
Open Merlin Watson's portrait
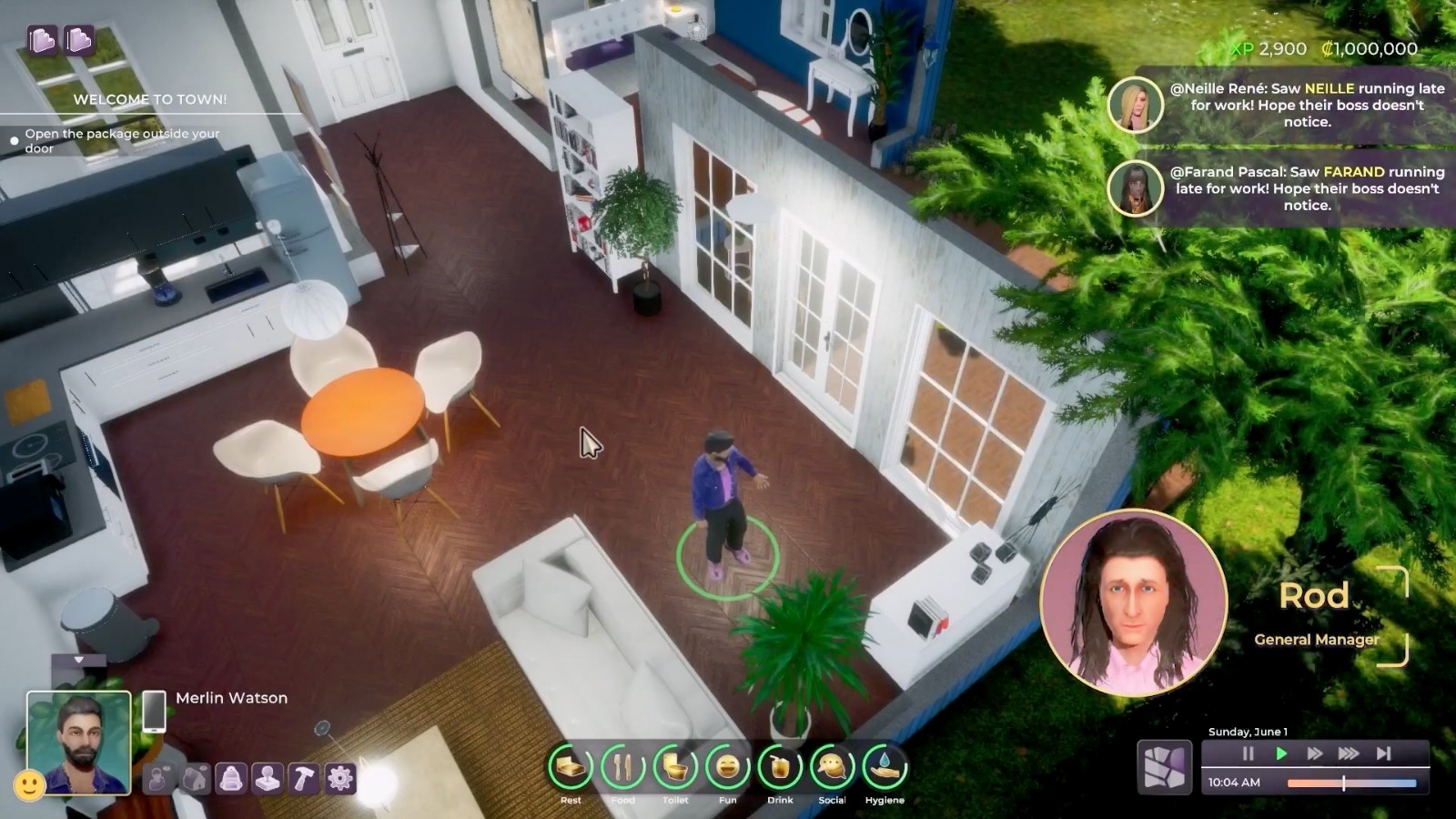(79, 742)
